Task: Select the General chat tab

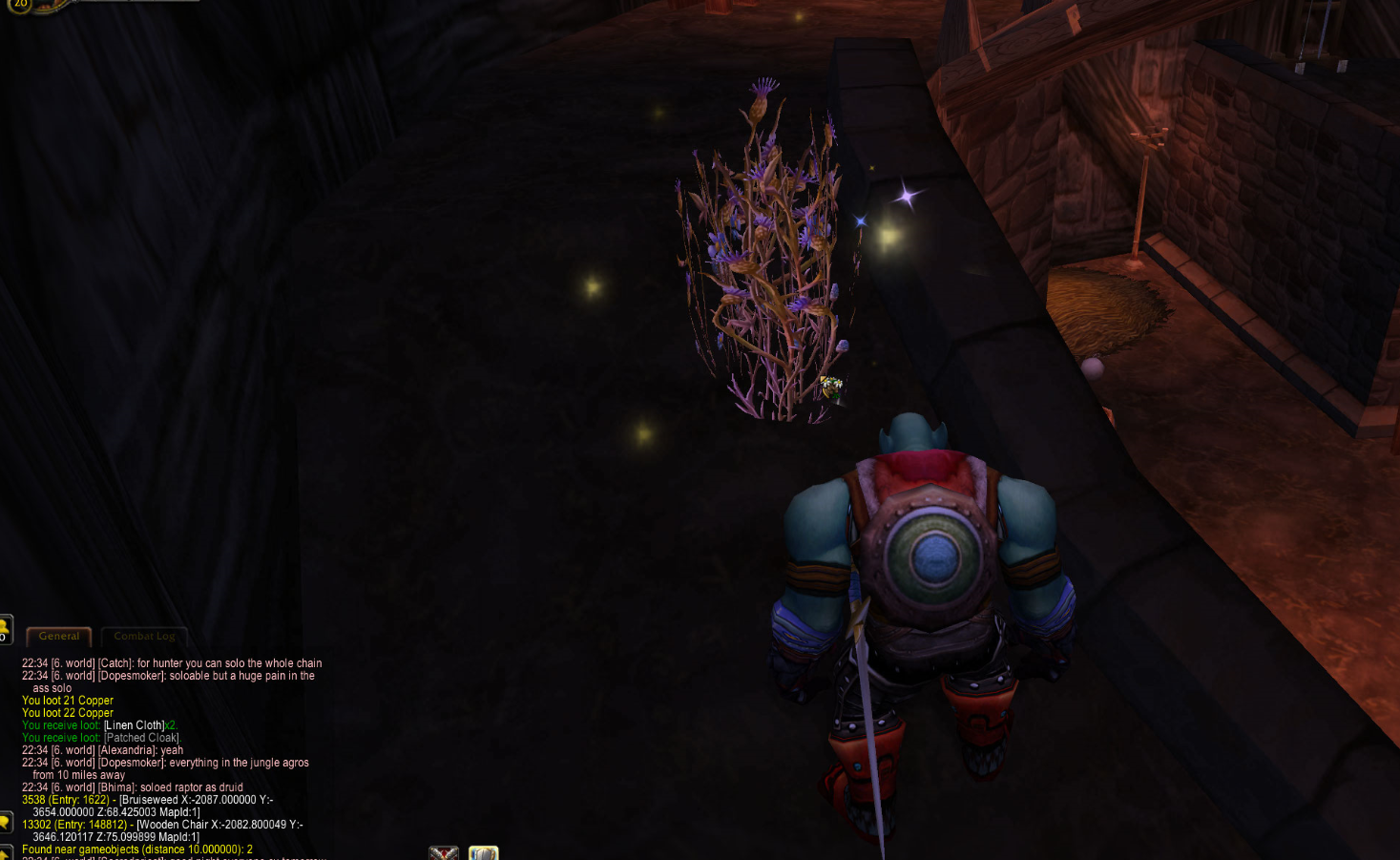Action: [59, 636]
